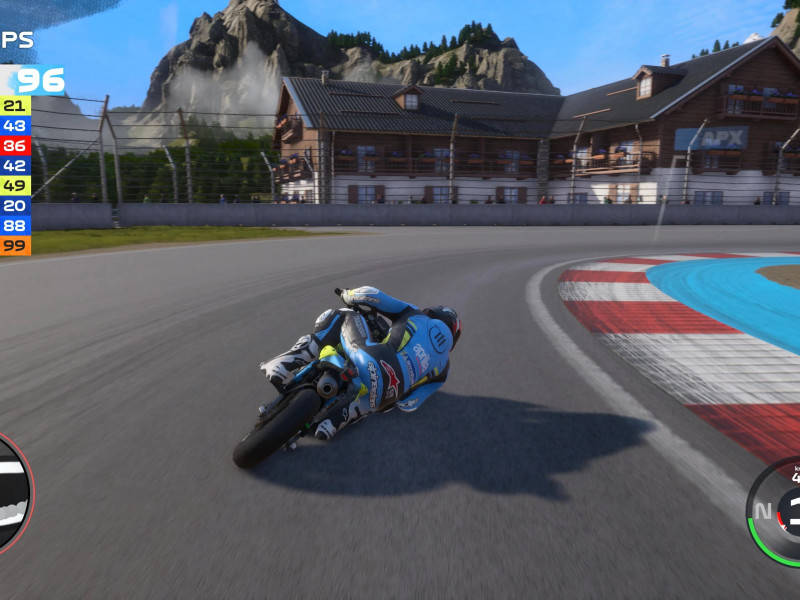Open the circular track minimap
Screen dimensions: 800x600
pos(12,493)
